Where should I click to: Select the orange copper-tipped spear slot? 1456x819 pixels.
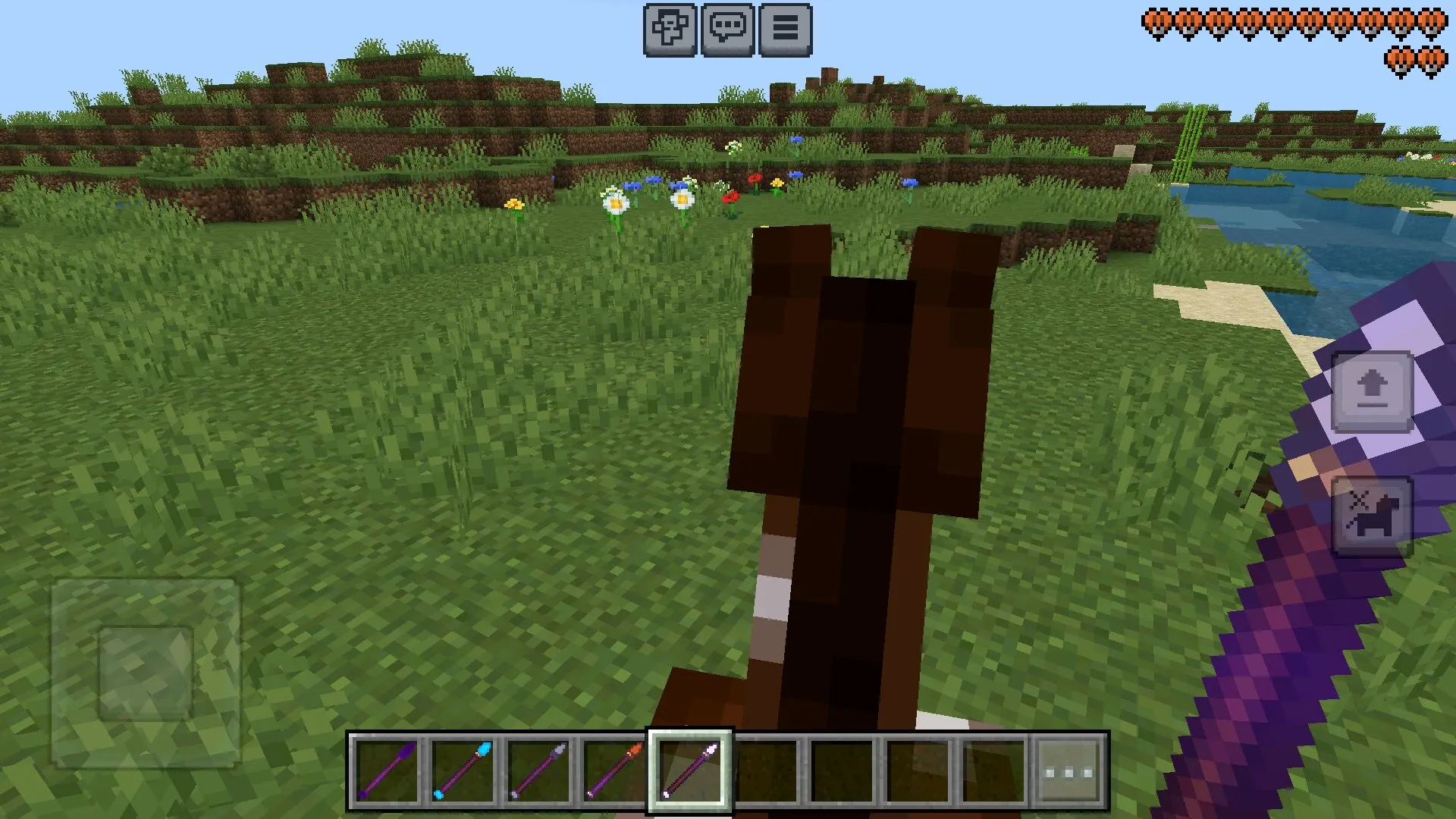click(613, 771)
